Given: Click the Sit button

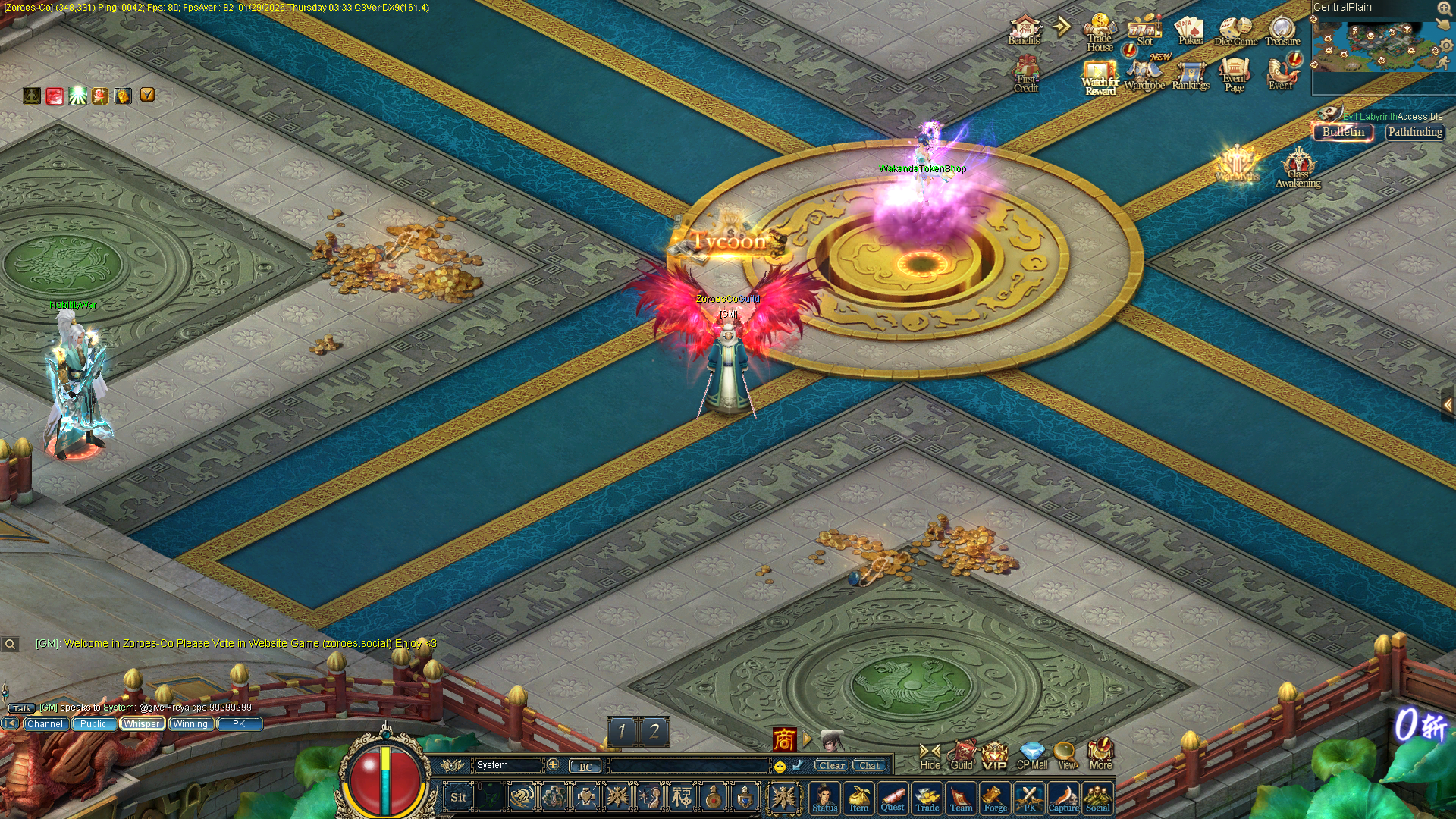Looking at the screenshot, I should coord(459,797).
